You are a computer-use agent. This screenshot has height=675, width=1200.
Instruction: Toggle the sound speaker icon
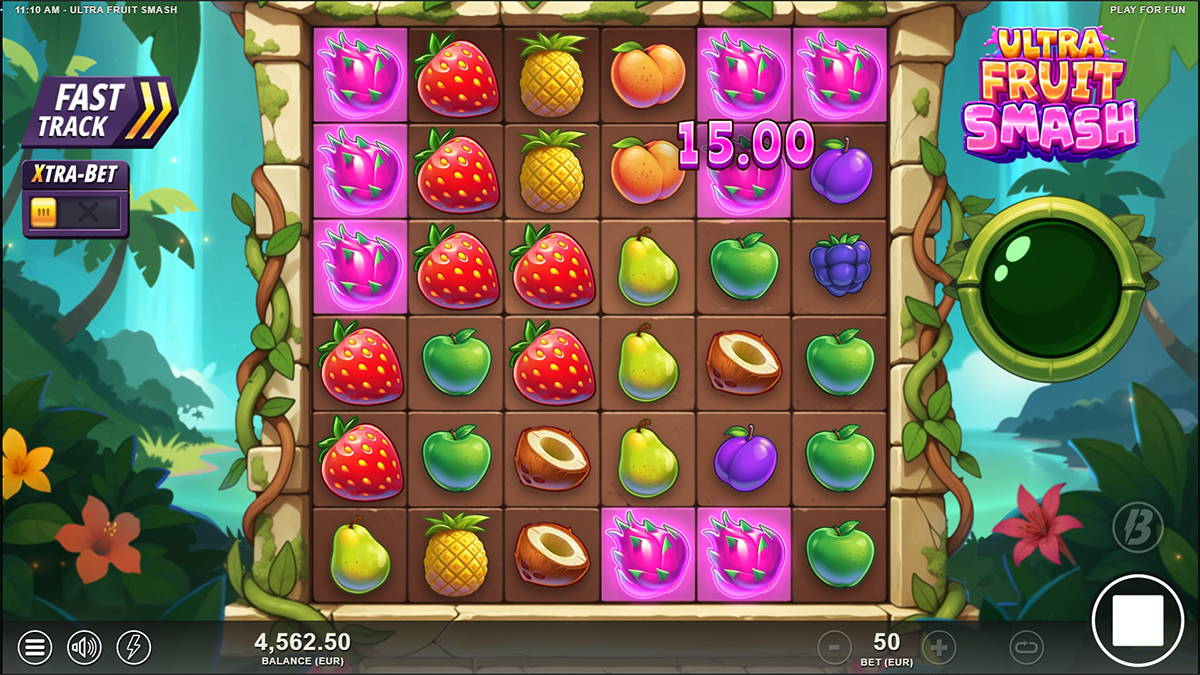(84, 648)
